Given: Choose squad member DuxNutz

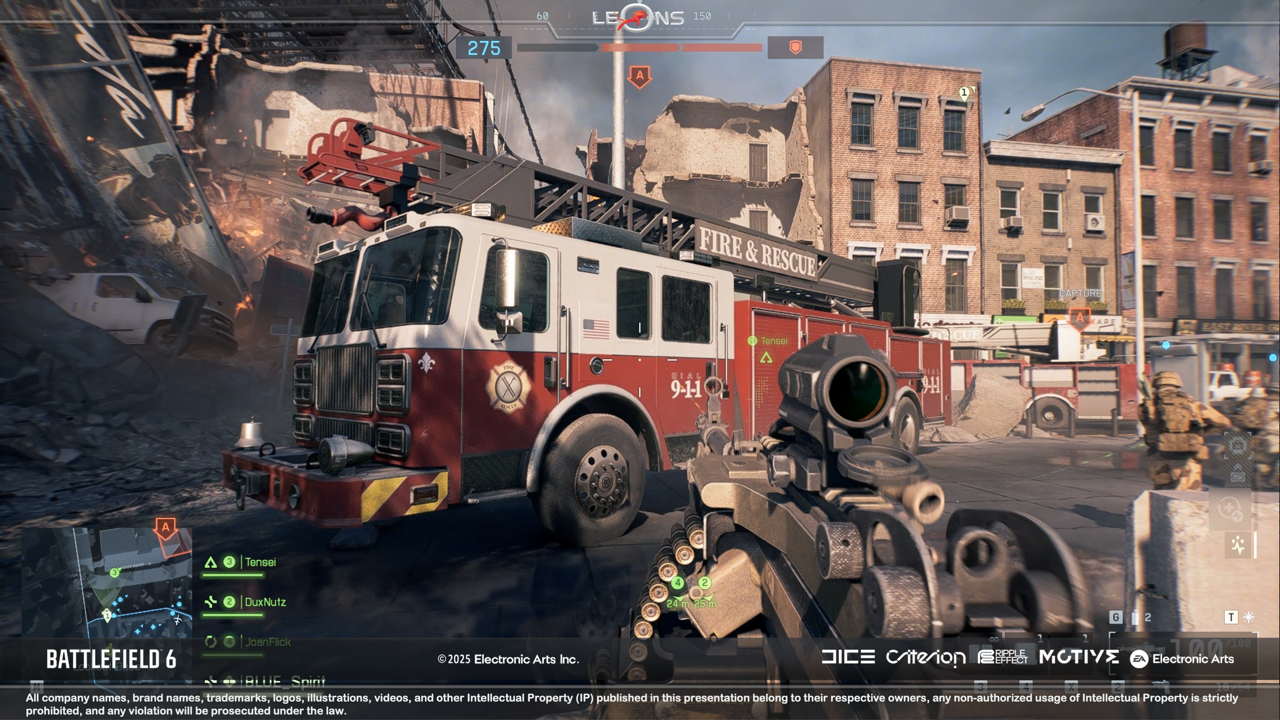Looking at the screenshot, I should 260,602.
